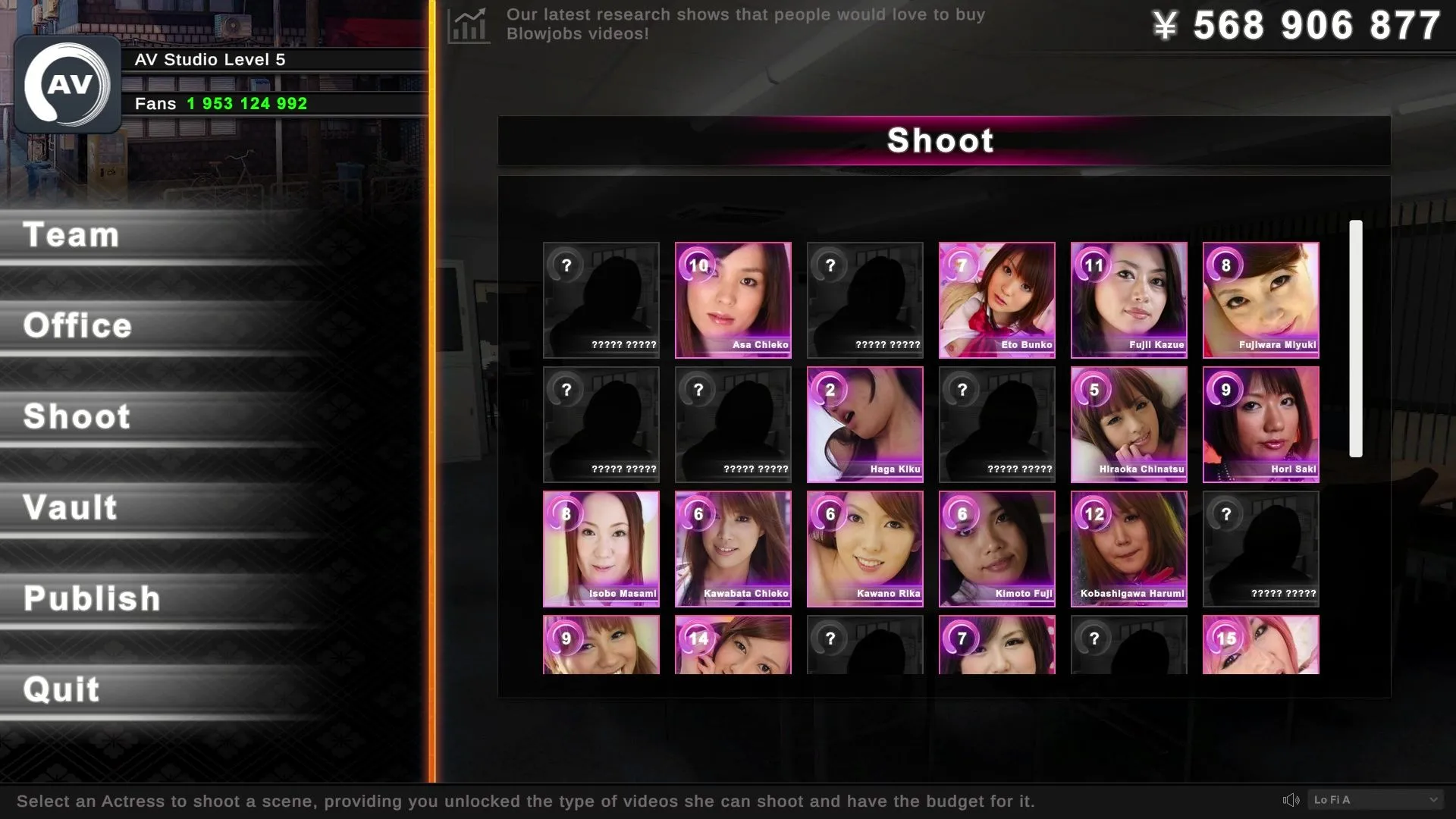The image size is (1456, 819).
Task: Toggle the speaker sound icon
Action: click(1291, 800)
